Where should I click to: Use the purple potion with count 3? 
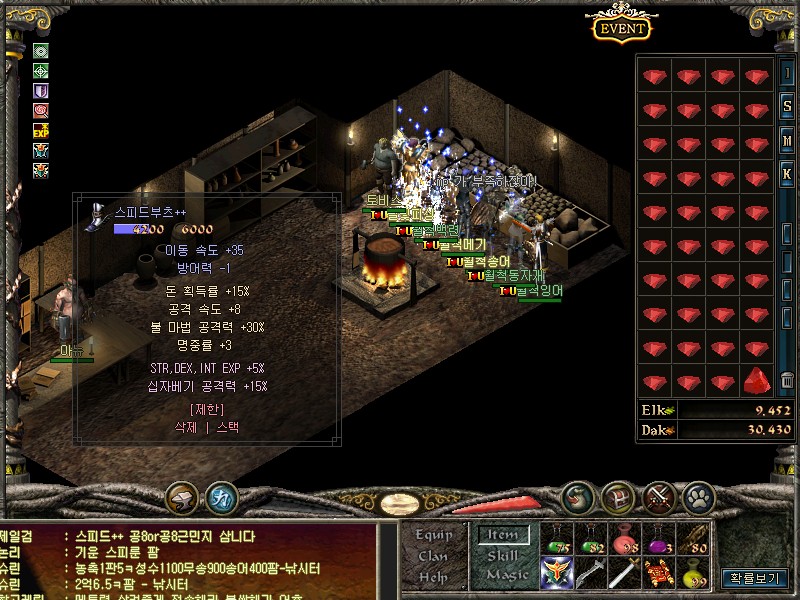pyautogui.click(x=659, y=540)
